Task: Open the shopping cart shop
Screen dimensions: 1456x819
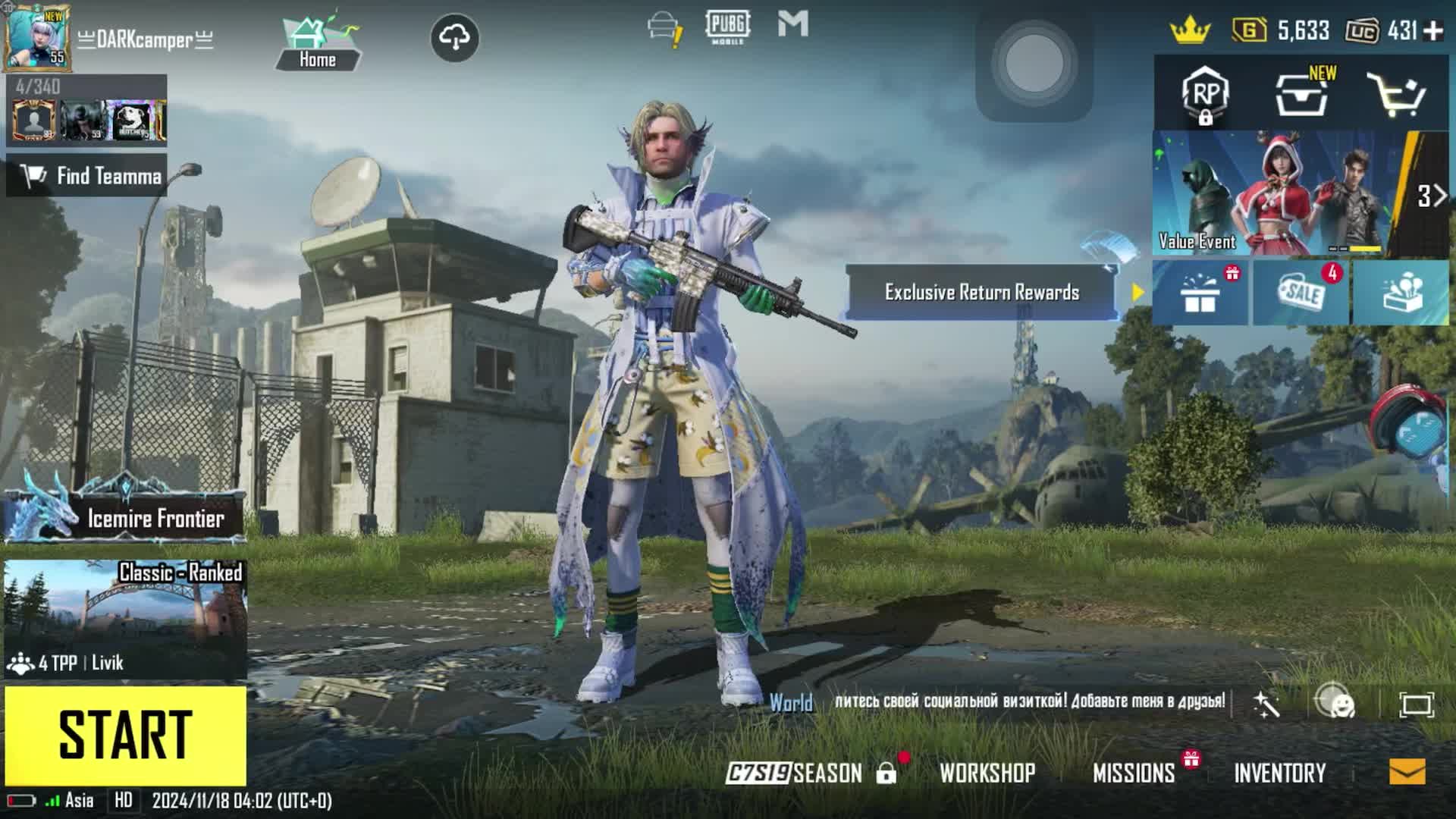Action: tap(1395, 95)
